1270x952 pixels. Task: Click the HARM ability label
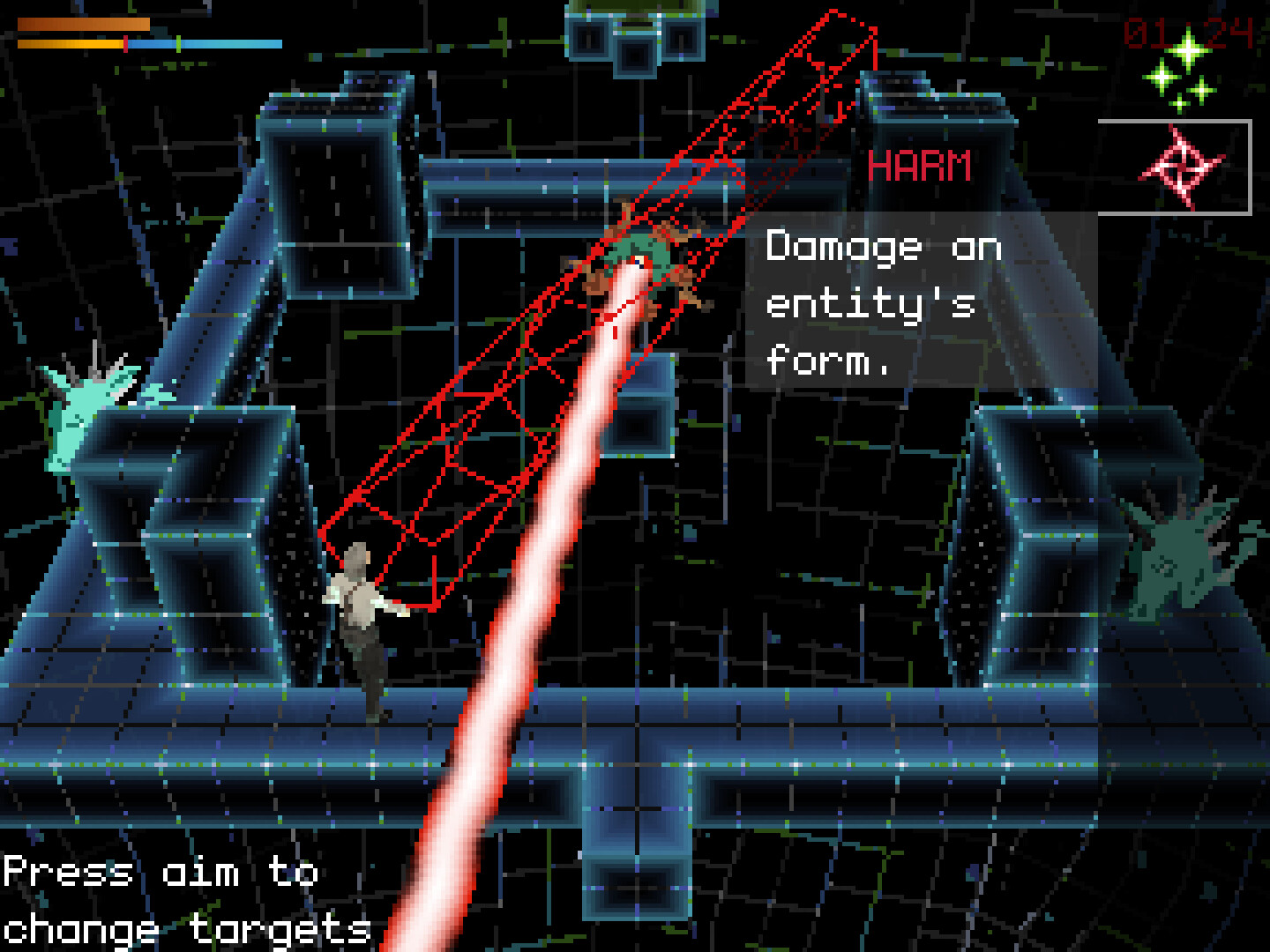tap(920, 166)
